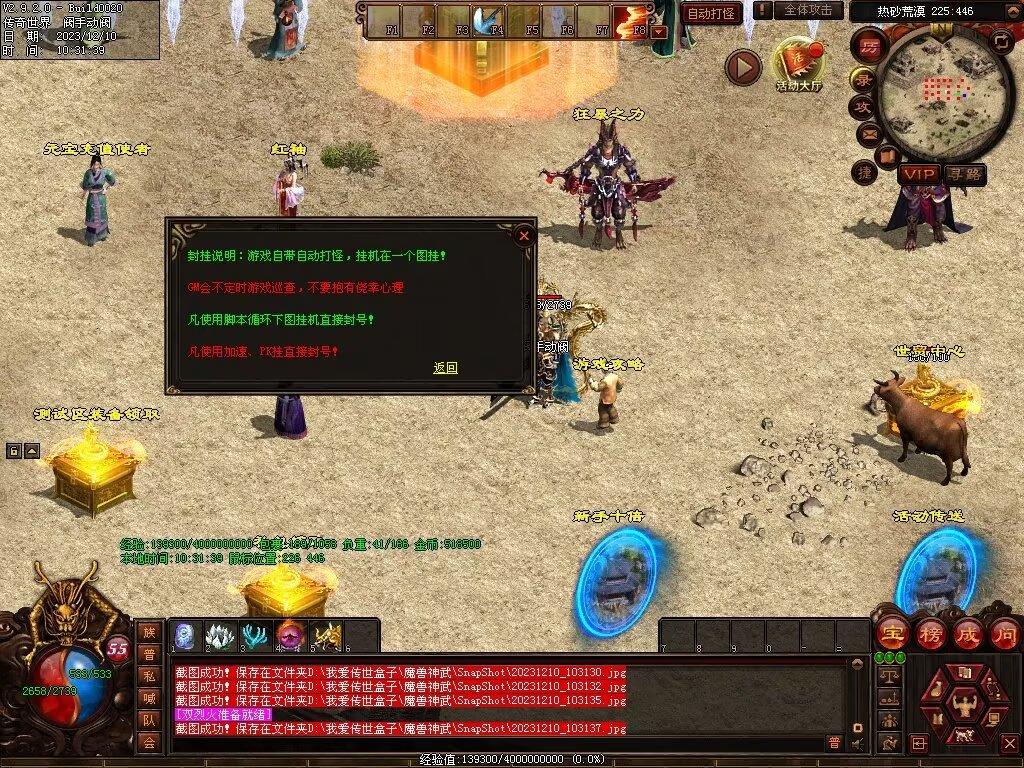Viewport: 1024px width, 768px height.
Task: Activate the 寻路 pathfinding button
Action: pyautogui.click(x=965, y=174)
